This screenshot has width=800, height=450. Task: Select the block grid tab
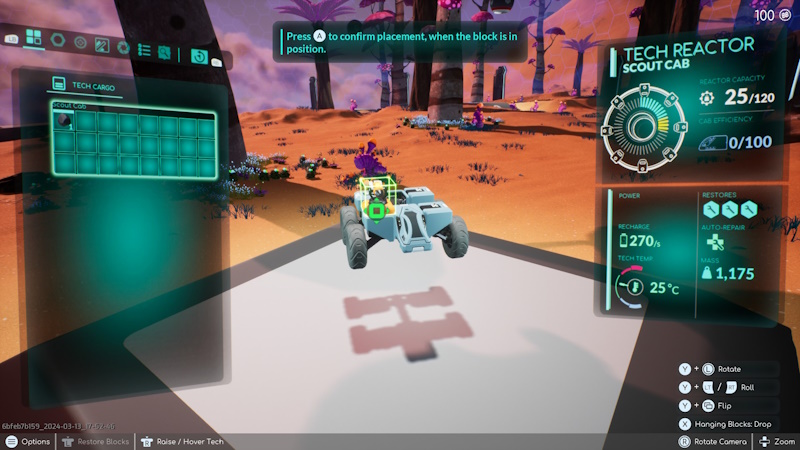tap(33, 39)
